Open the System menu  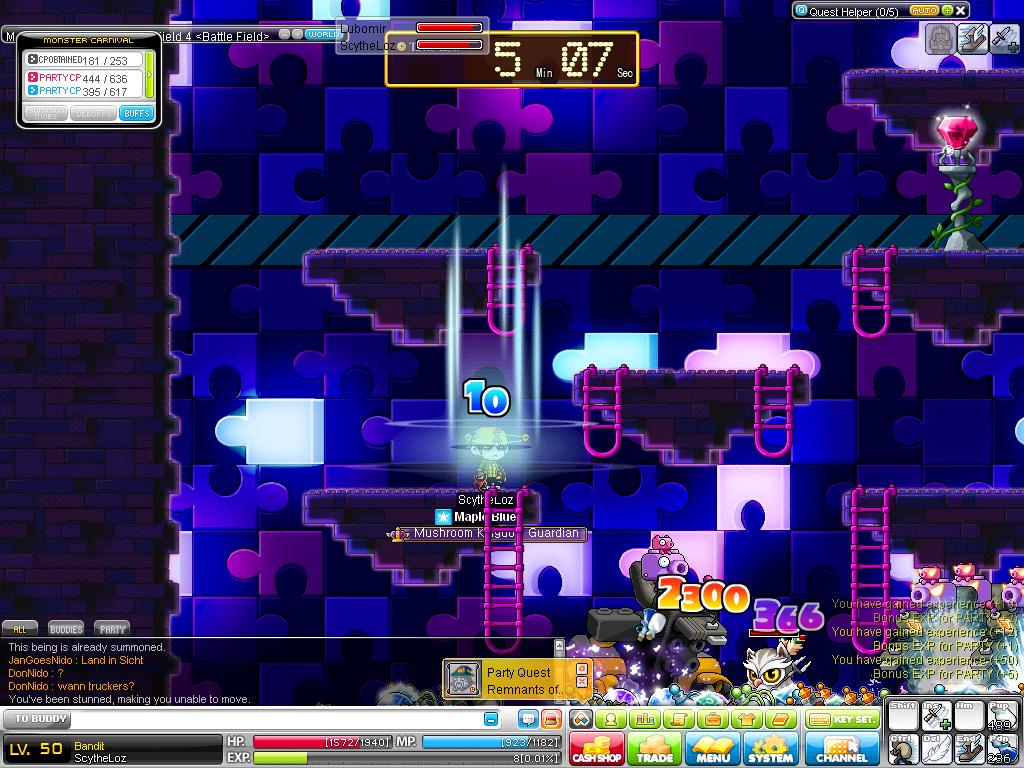coord(770,748)
